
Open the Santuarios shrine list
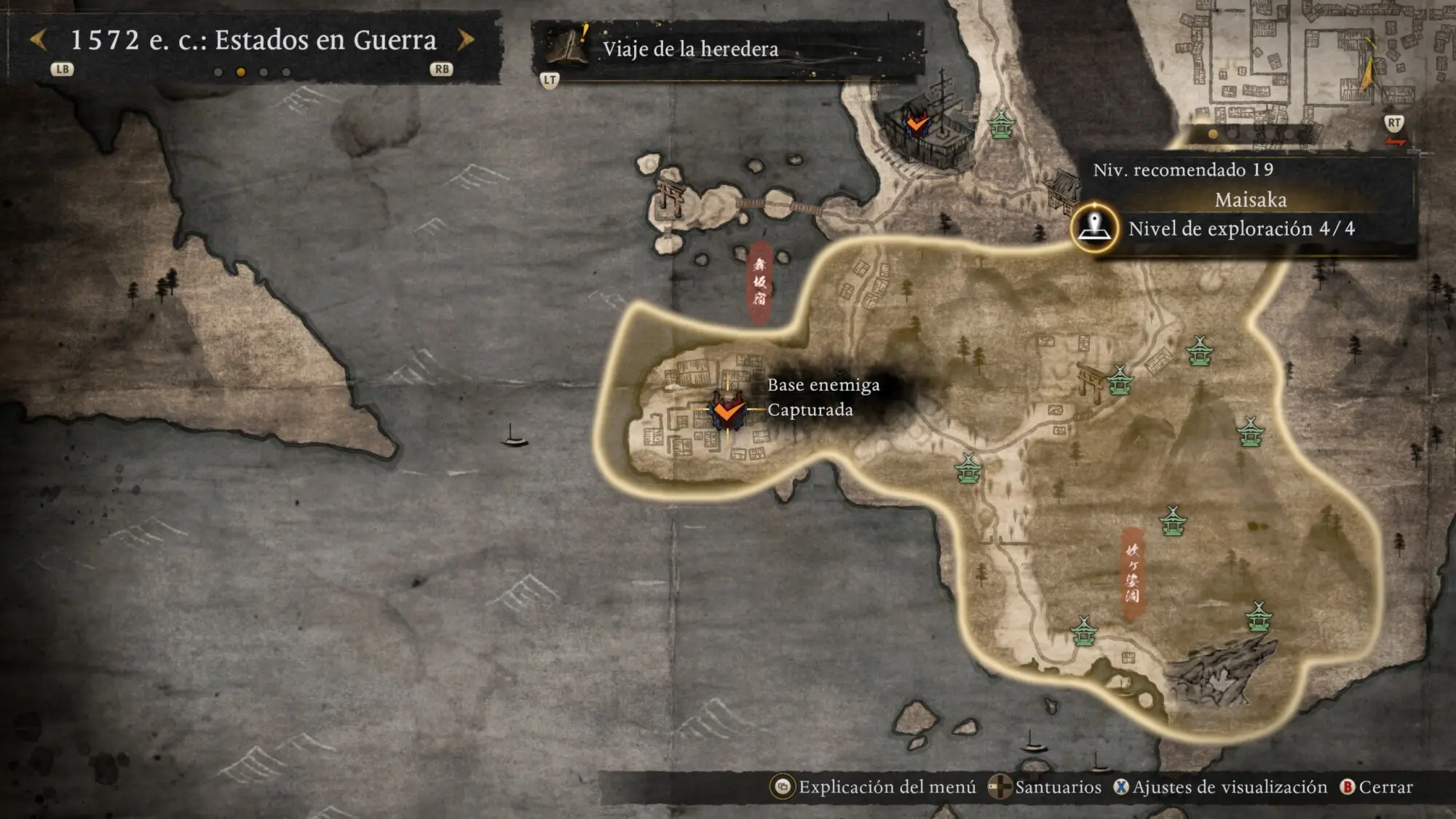coord(1046,787)
